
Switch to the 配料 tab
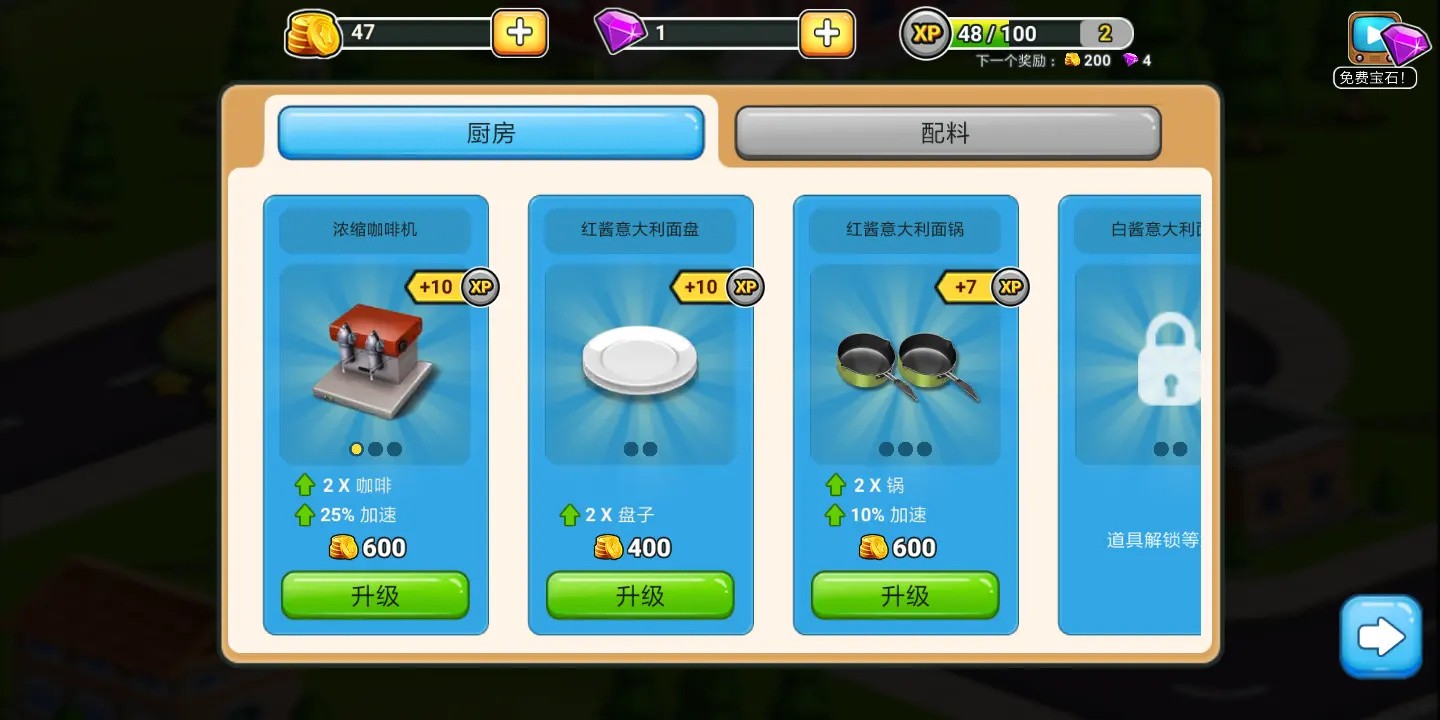946,131
